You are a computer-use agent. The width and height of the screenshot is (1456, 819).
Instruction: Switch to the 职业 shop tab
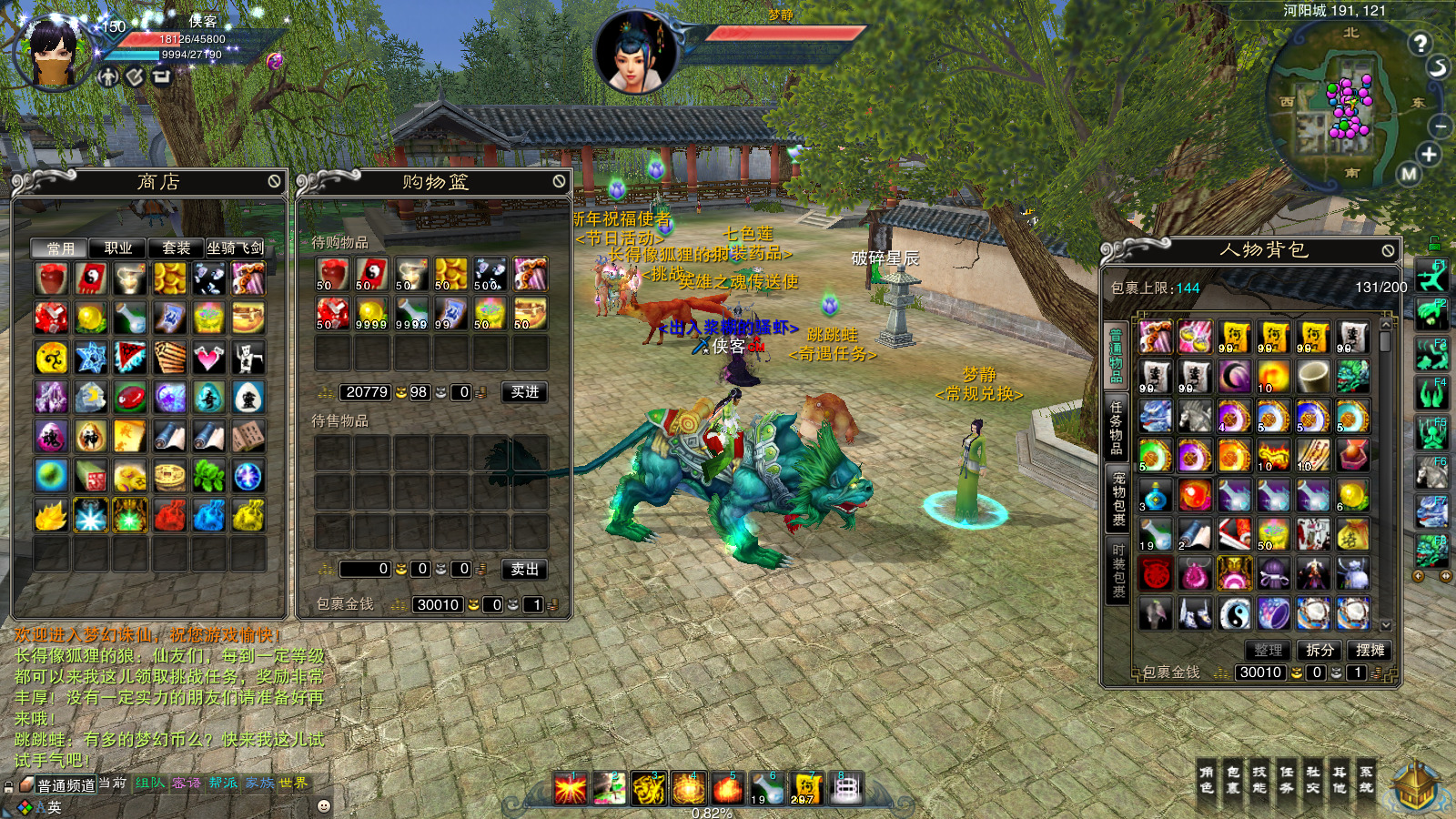[x=118, y=248]
